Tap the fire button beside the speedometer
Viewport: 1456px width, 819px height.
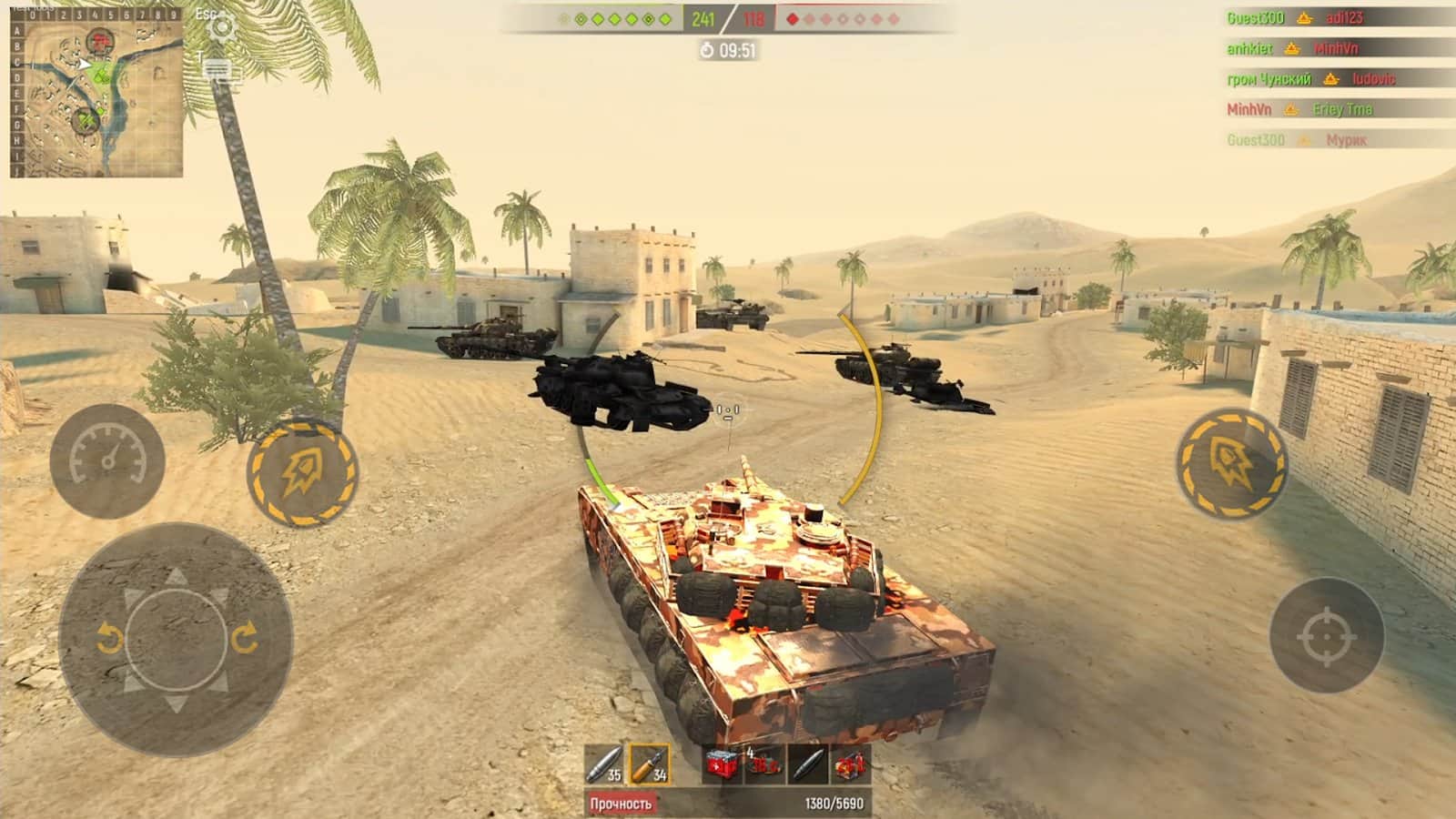(x=303, y=471)
